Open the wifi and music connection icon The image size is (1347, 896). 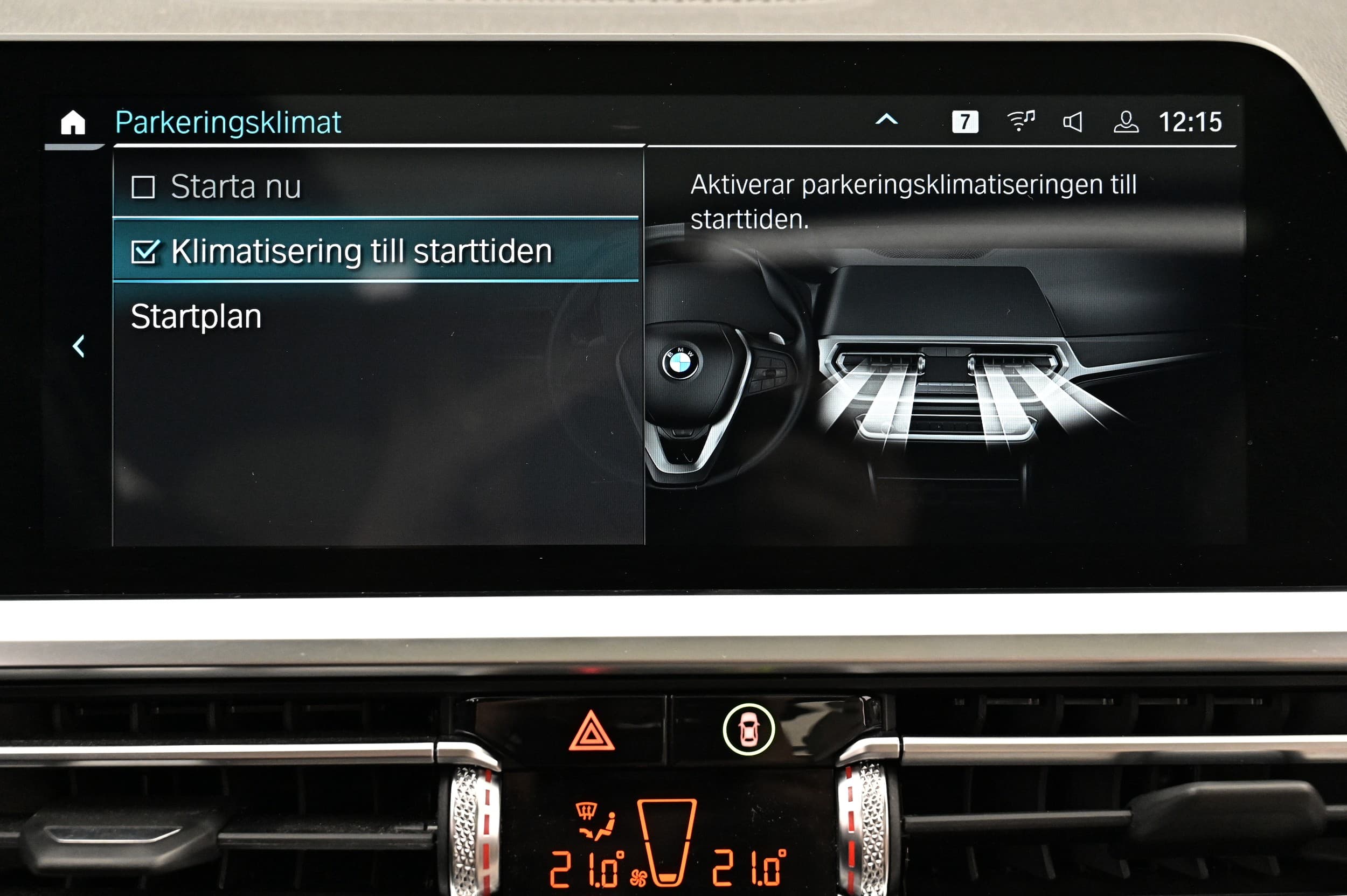pyautogui.click(x=1020, y=121)
